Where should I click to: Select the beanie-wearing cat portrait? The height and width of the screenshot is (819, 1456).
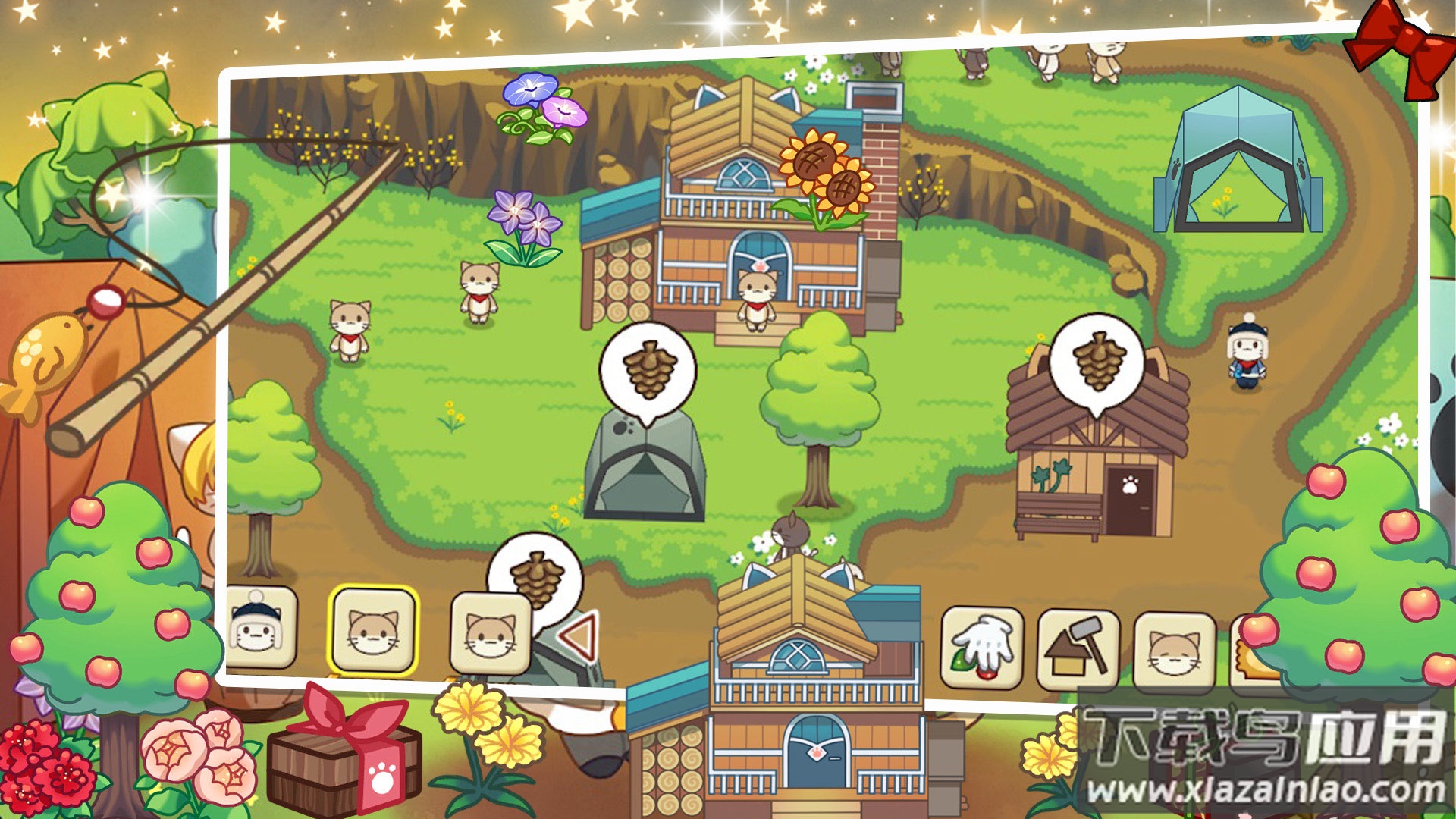(261, 628)
